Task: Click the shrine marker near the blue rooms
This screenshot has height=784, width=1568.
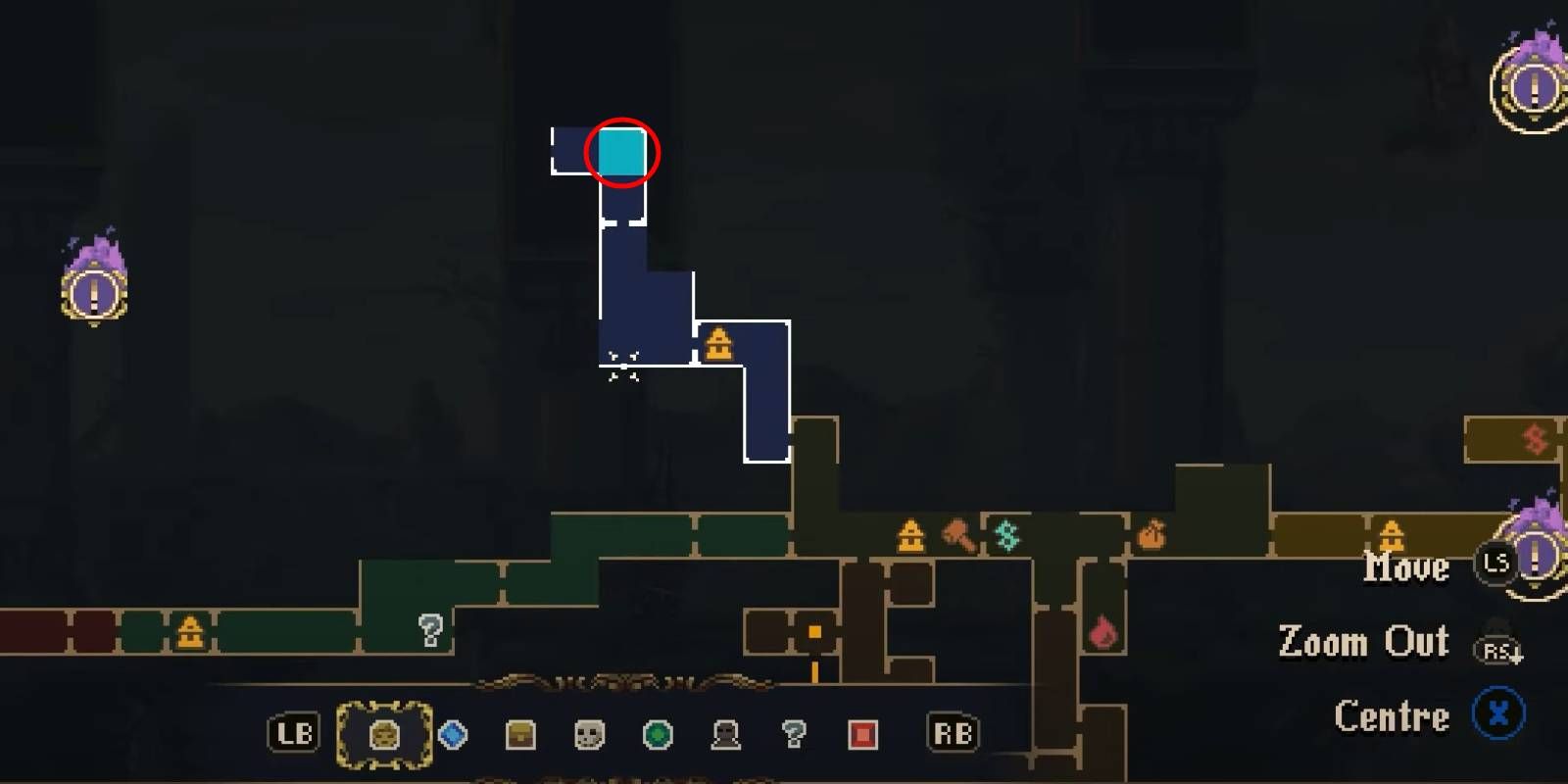Action: coord(718,344)
